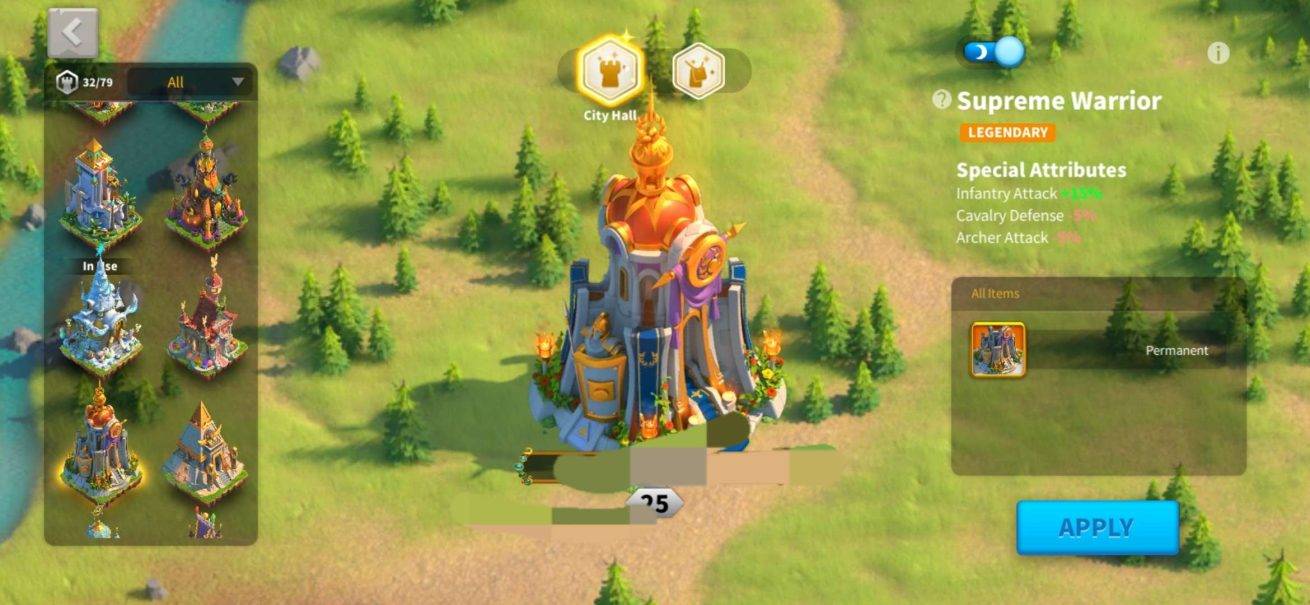Select the Supreme Warrior item in All Items

click(x=997, y=350)
